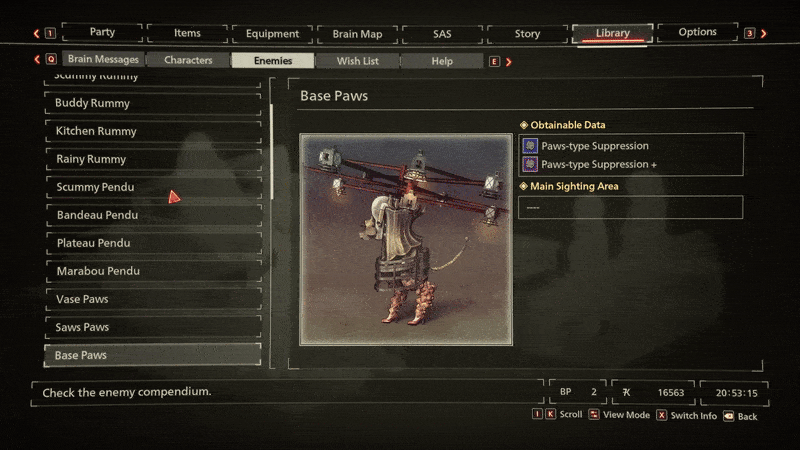
Task: Select the SAS tab
Action: tap(442, 33)
